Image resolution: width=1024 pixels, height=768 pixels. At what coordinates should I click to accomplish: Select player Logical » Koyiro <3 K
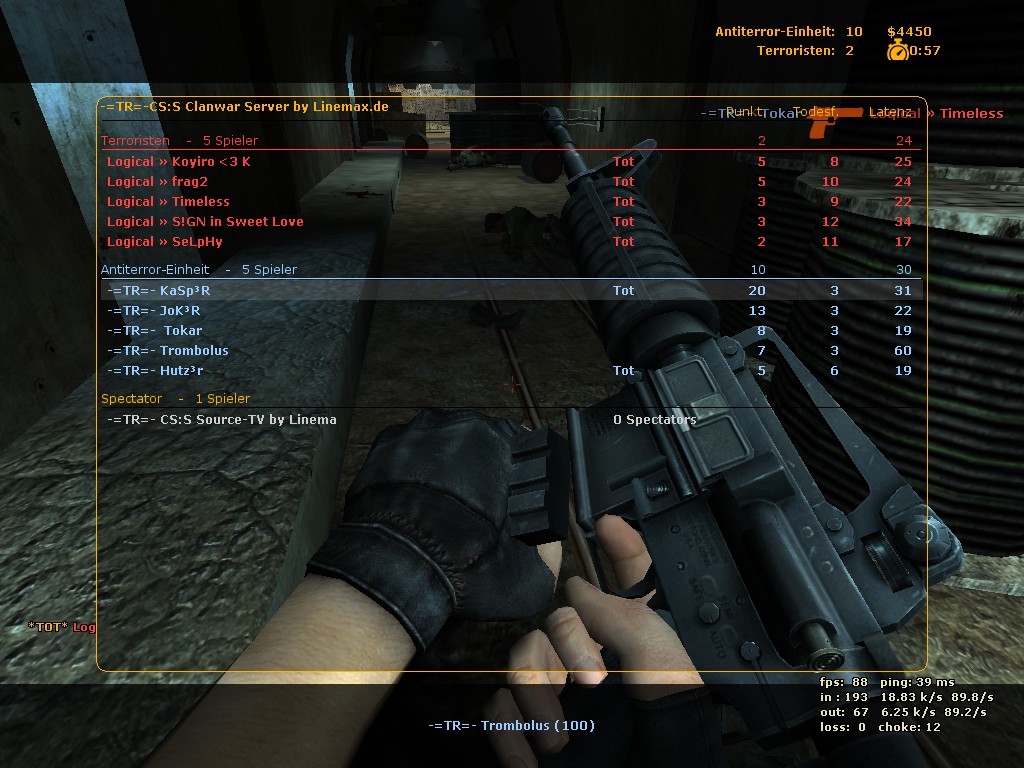point(179,162)
